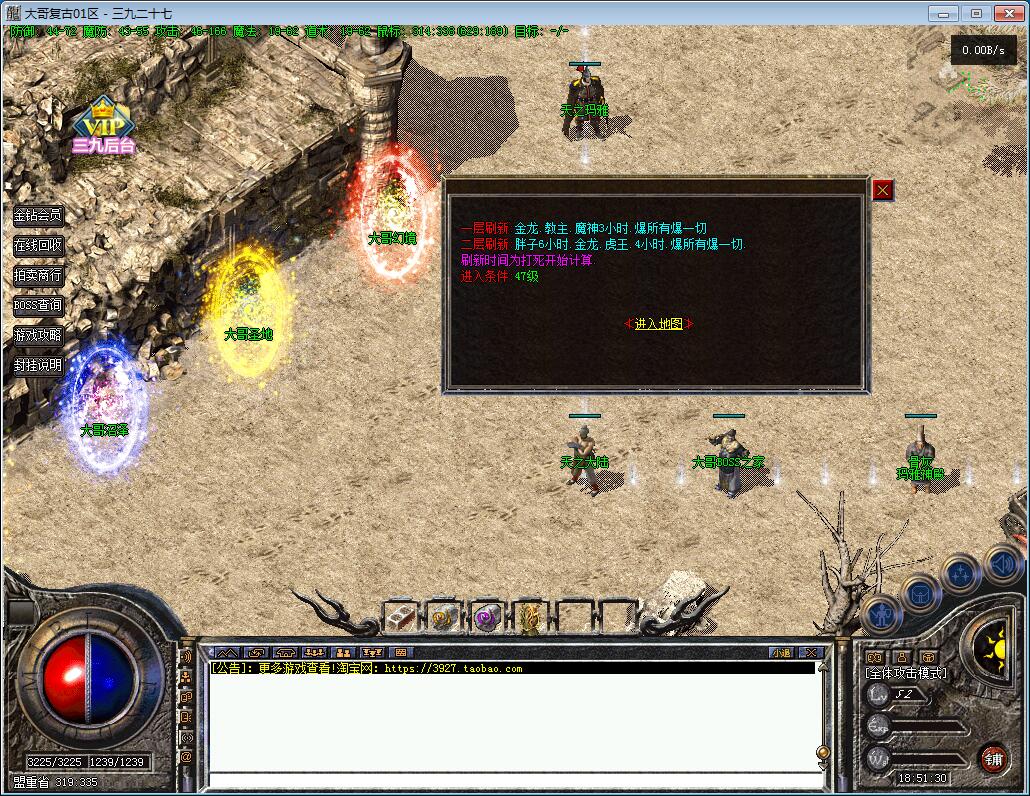Open the 拍卖商行 auction house

[x=38, y=275]
